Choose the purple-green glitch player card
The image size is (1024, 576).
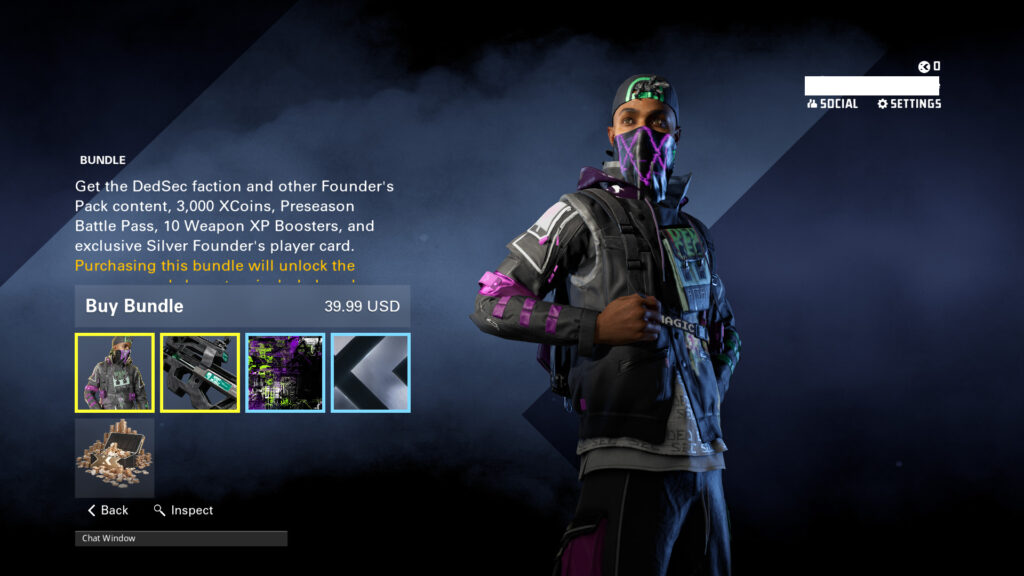(285, 373)
